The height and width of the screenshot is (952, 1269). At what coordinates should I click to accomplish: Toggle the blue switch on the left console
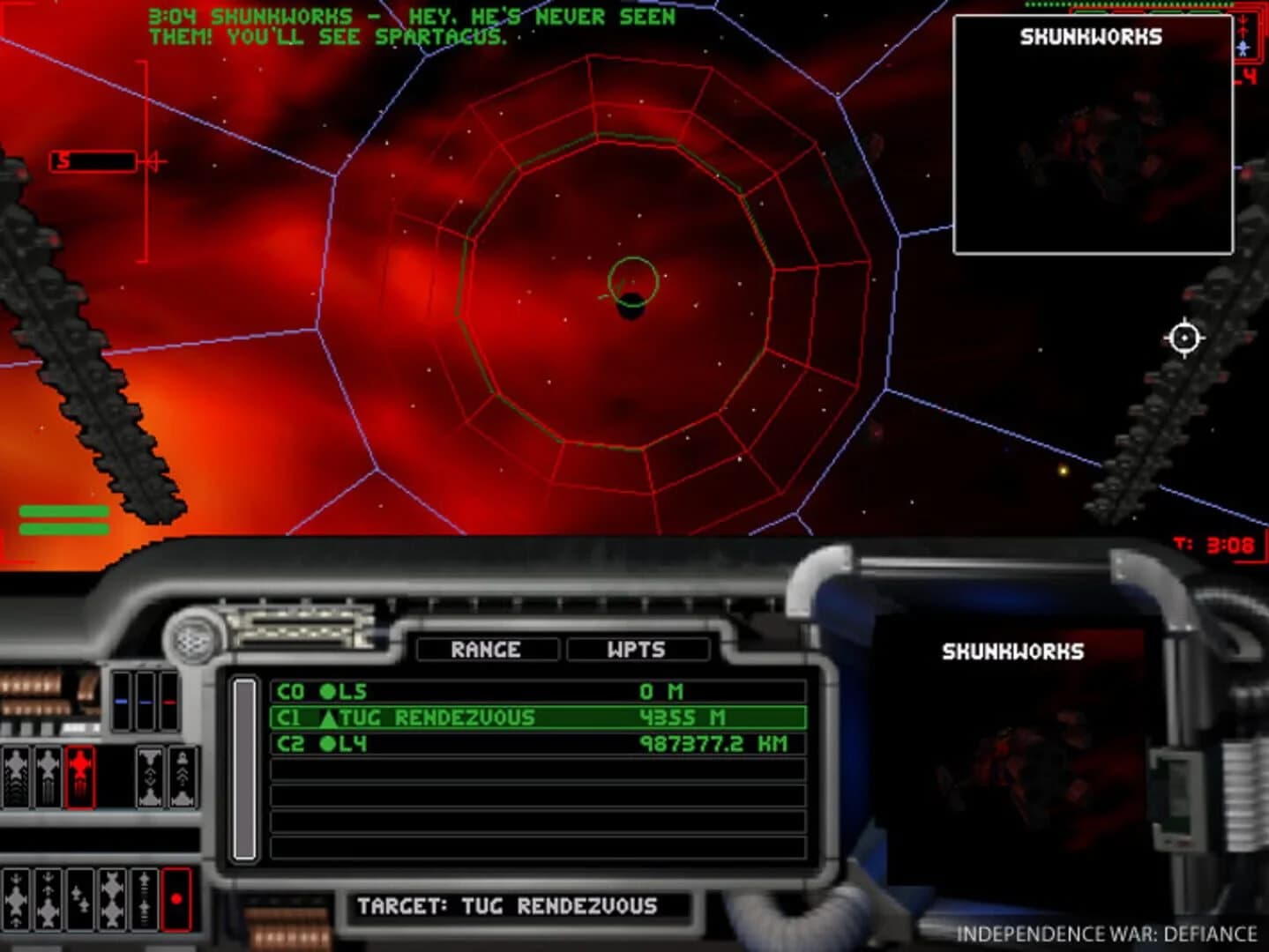click(121, 702)
